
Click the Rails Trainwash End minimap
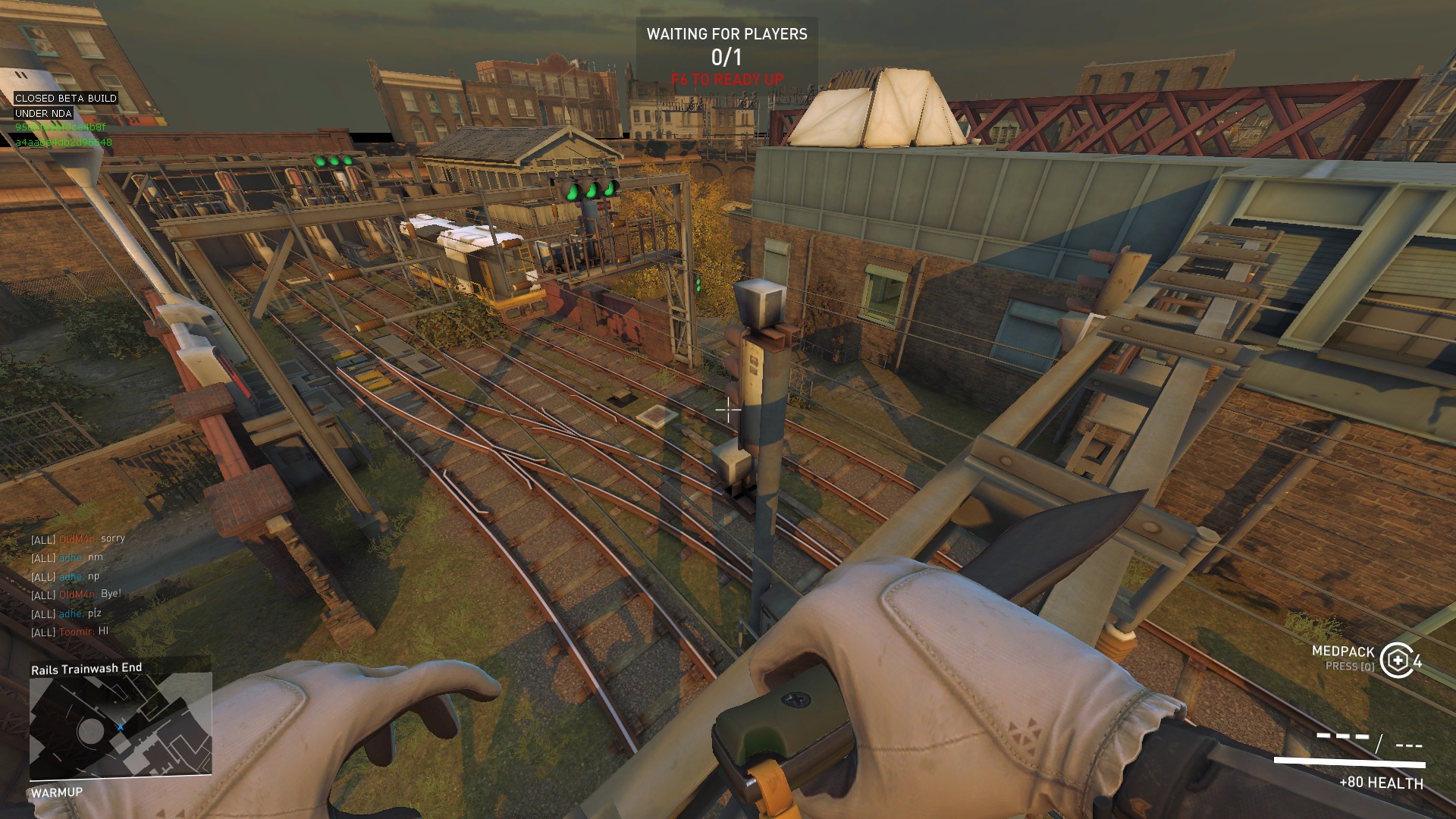[x=120, y=726]
